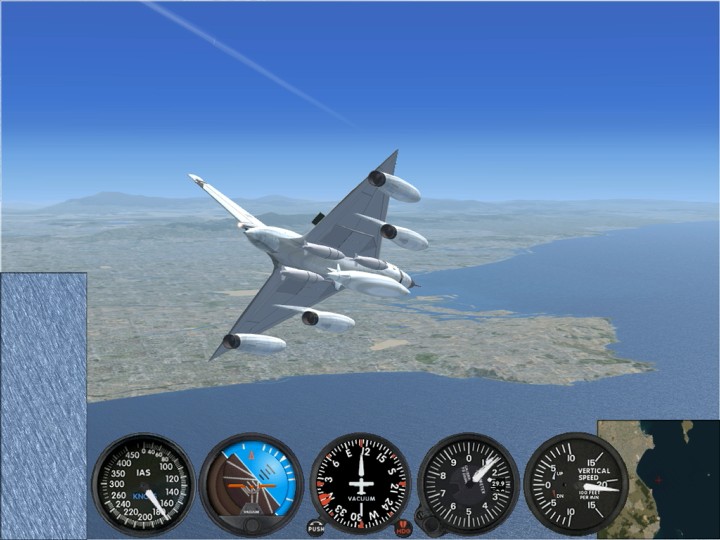The image size is (720, 540).
Task: Click the airspeed indicator gauge
Action: [143, 484]
